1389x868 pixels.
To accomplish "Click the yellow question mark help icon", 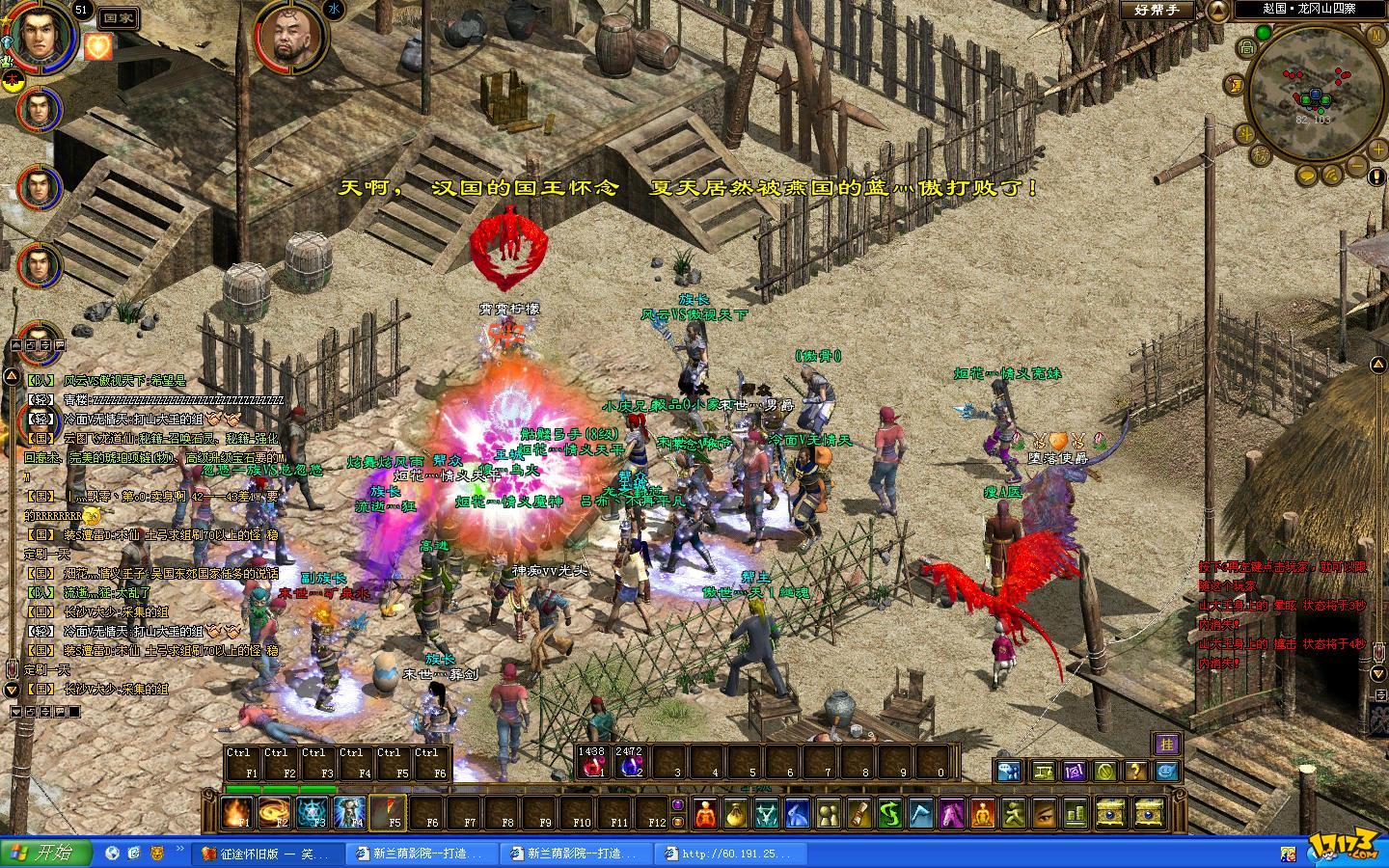I will tap(1136, 771).
